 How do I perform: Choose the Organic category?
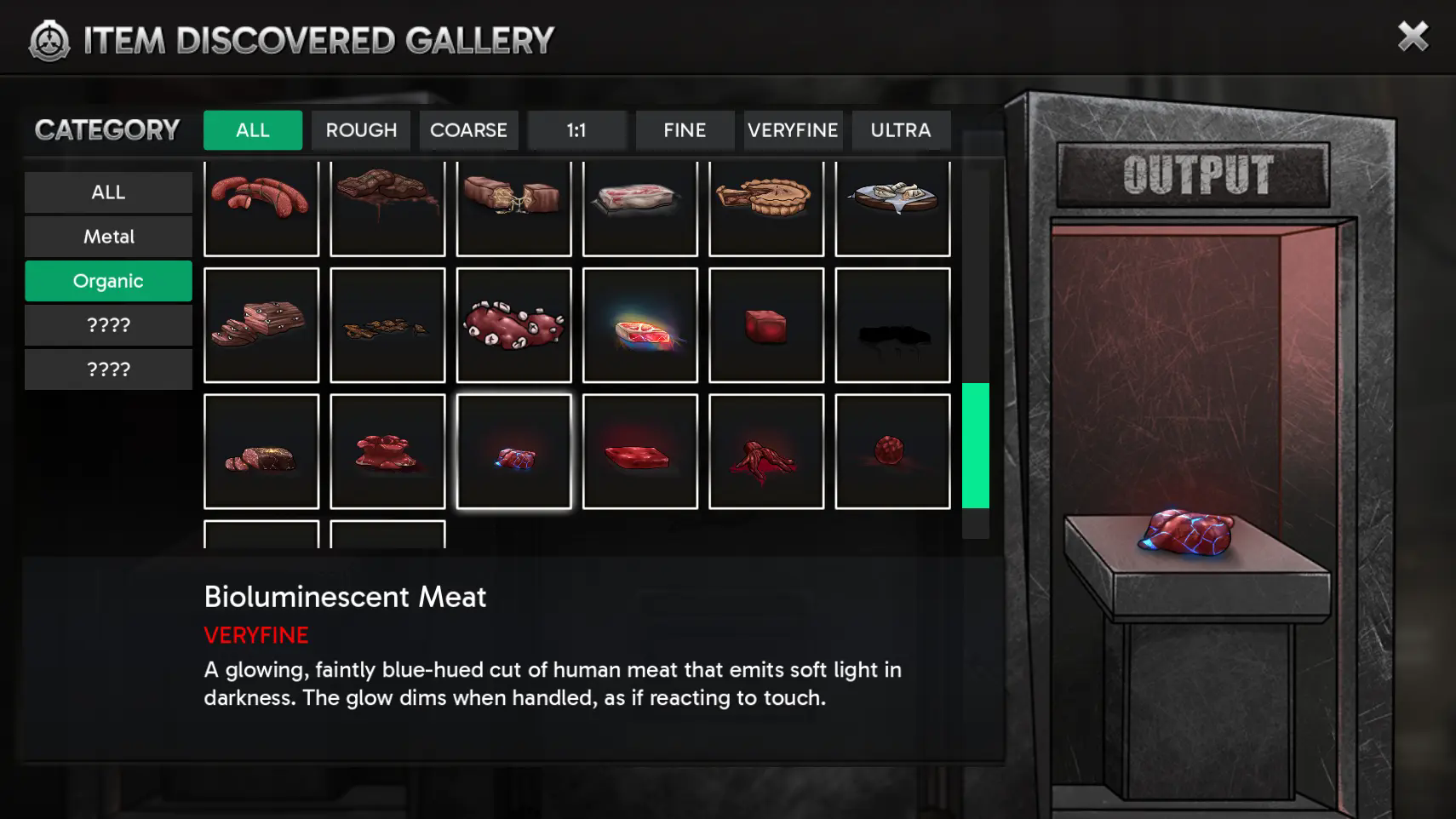[108, 281]
